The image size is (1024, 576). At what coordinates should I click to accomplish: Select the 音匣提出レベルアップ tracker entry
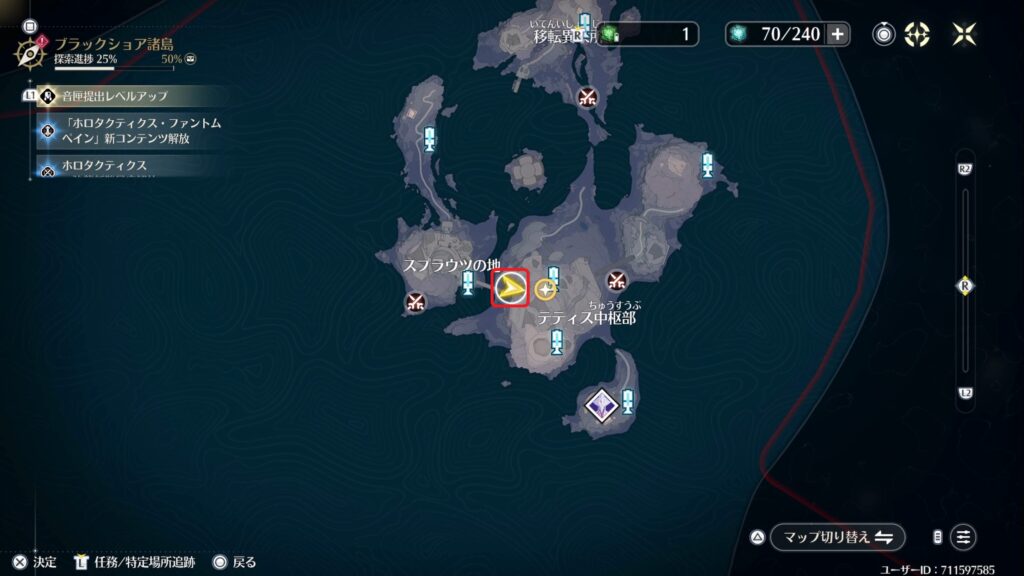tap(120, 96)
